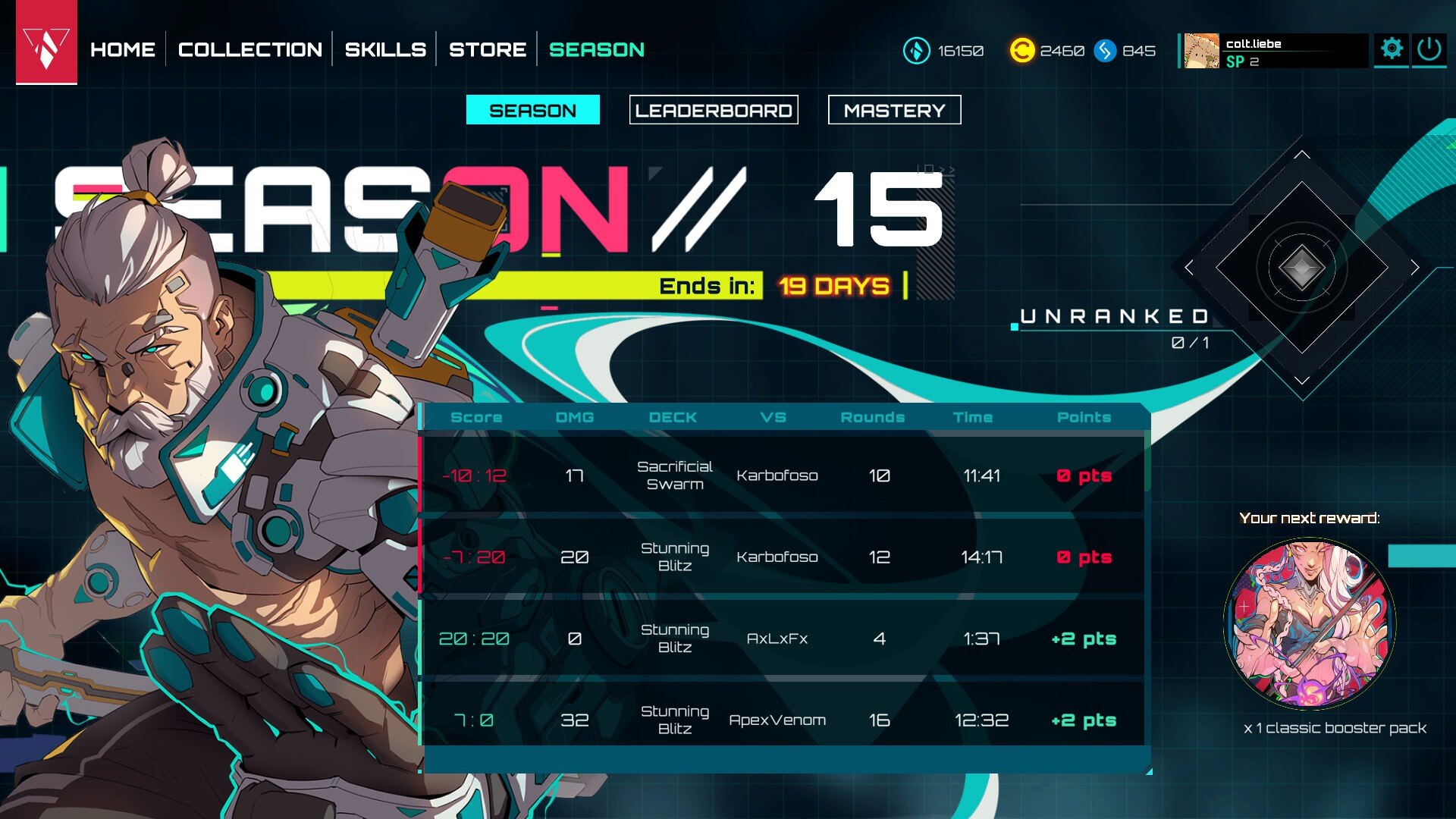Open colt.liebe player profile
Viewport: 1456px width, 819px height.
[1274, 52]
